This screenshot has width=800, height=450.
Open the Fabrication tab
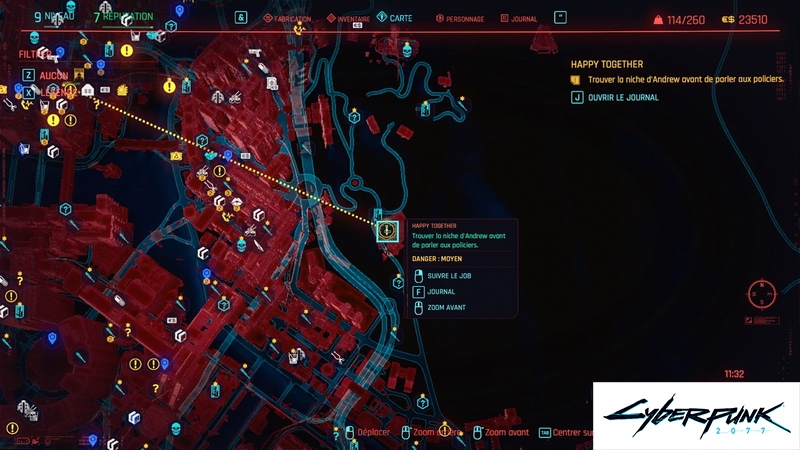click(x=294, y=18)
